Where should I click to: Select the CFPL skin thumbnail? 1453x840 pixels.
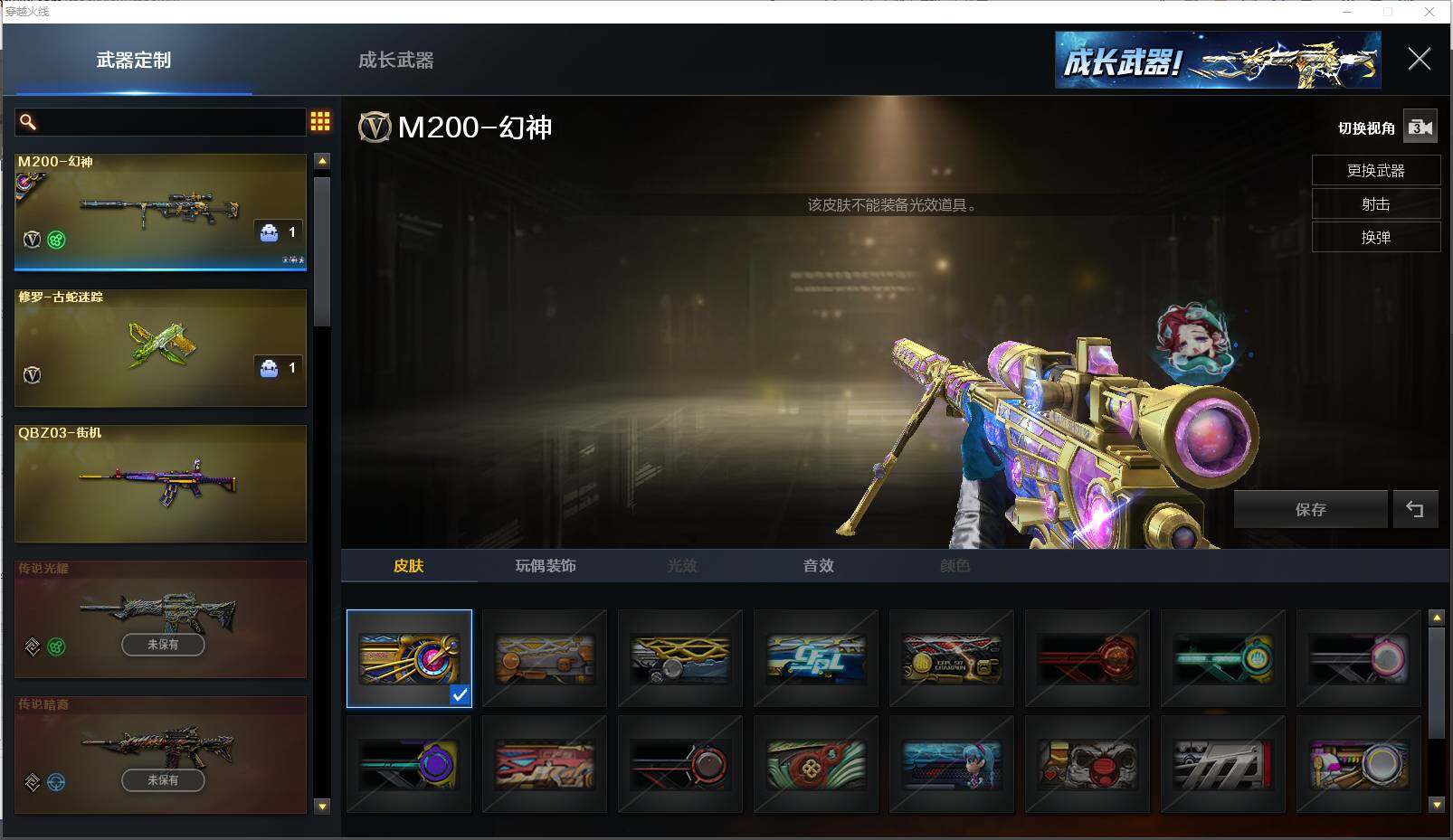pos(815,658)
